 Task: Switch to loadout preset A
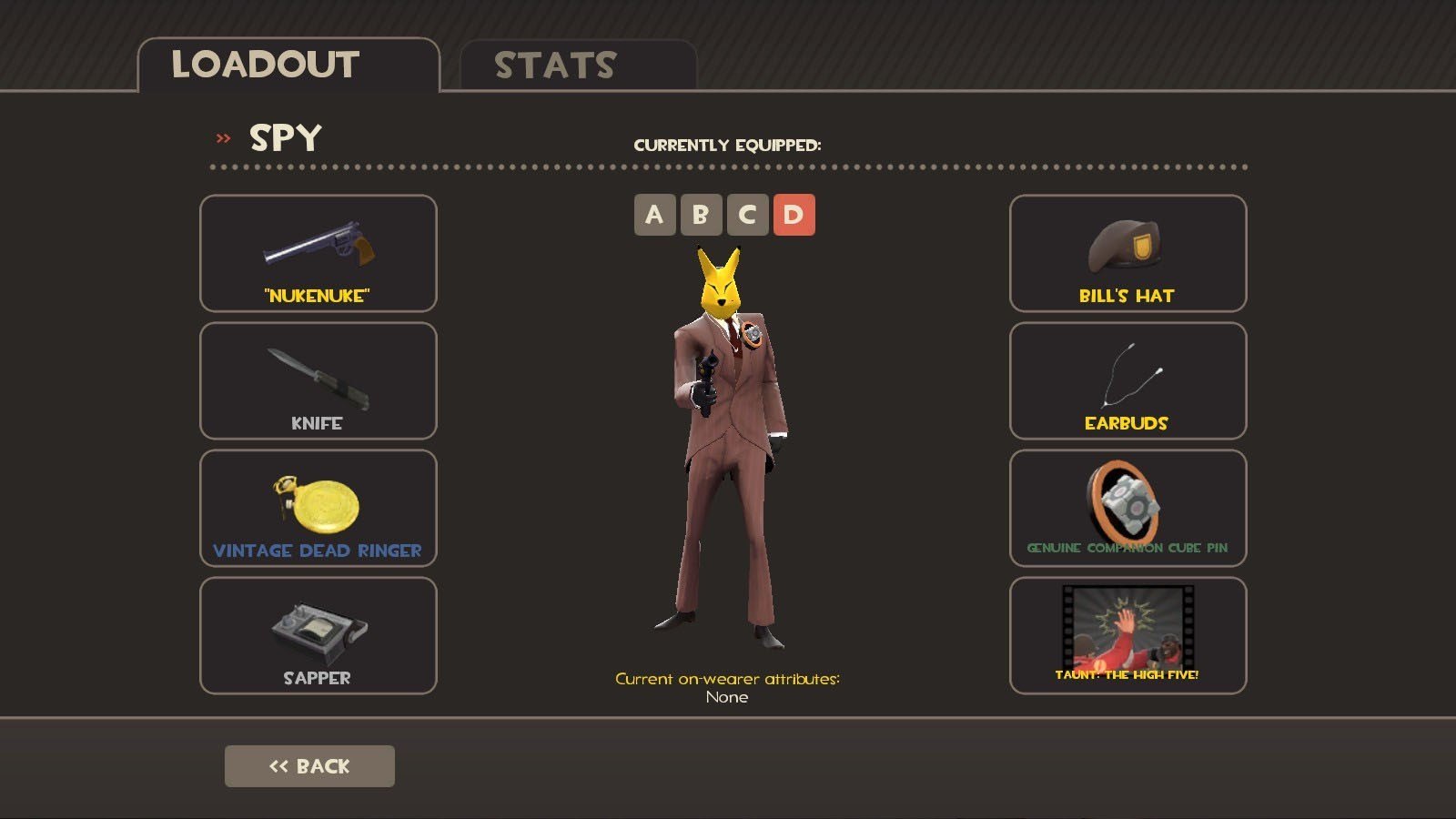point(654,215)
